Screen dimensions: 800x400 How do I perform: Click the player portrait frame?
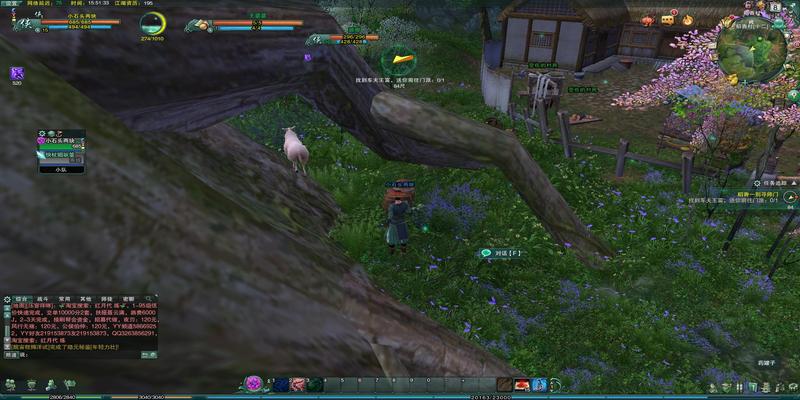[18, 21]
